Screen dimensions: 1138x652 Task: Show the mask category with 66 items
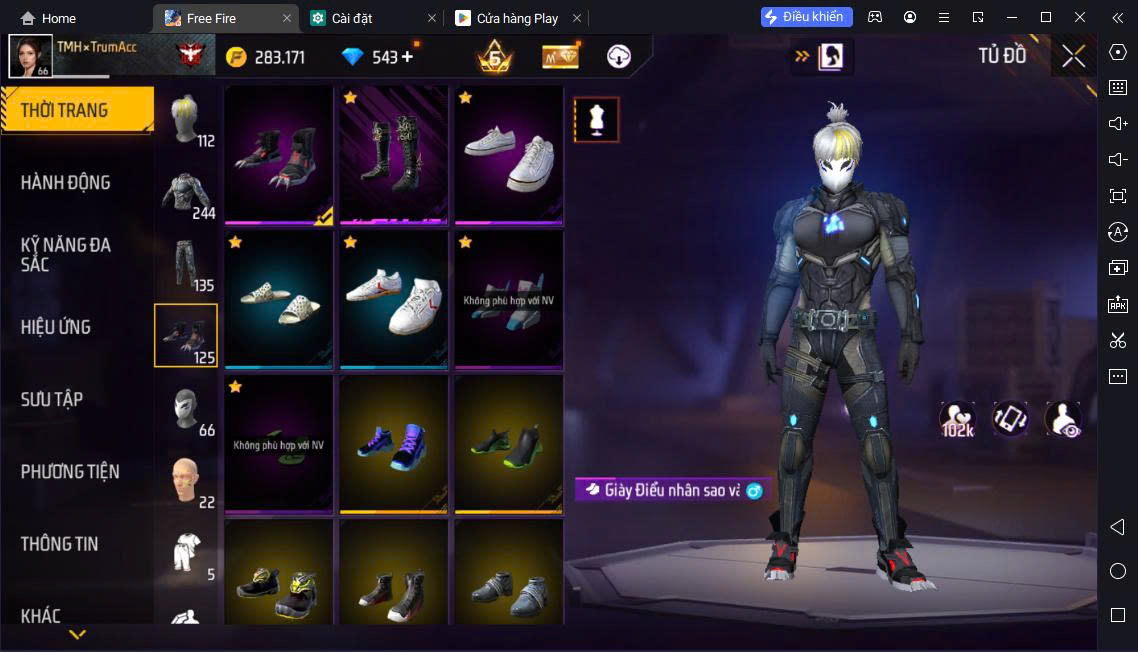click(x=186, y=408)
